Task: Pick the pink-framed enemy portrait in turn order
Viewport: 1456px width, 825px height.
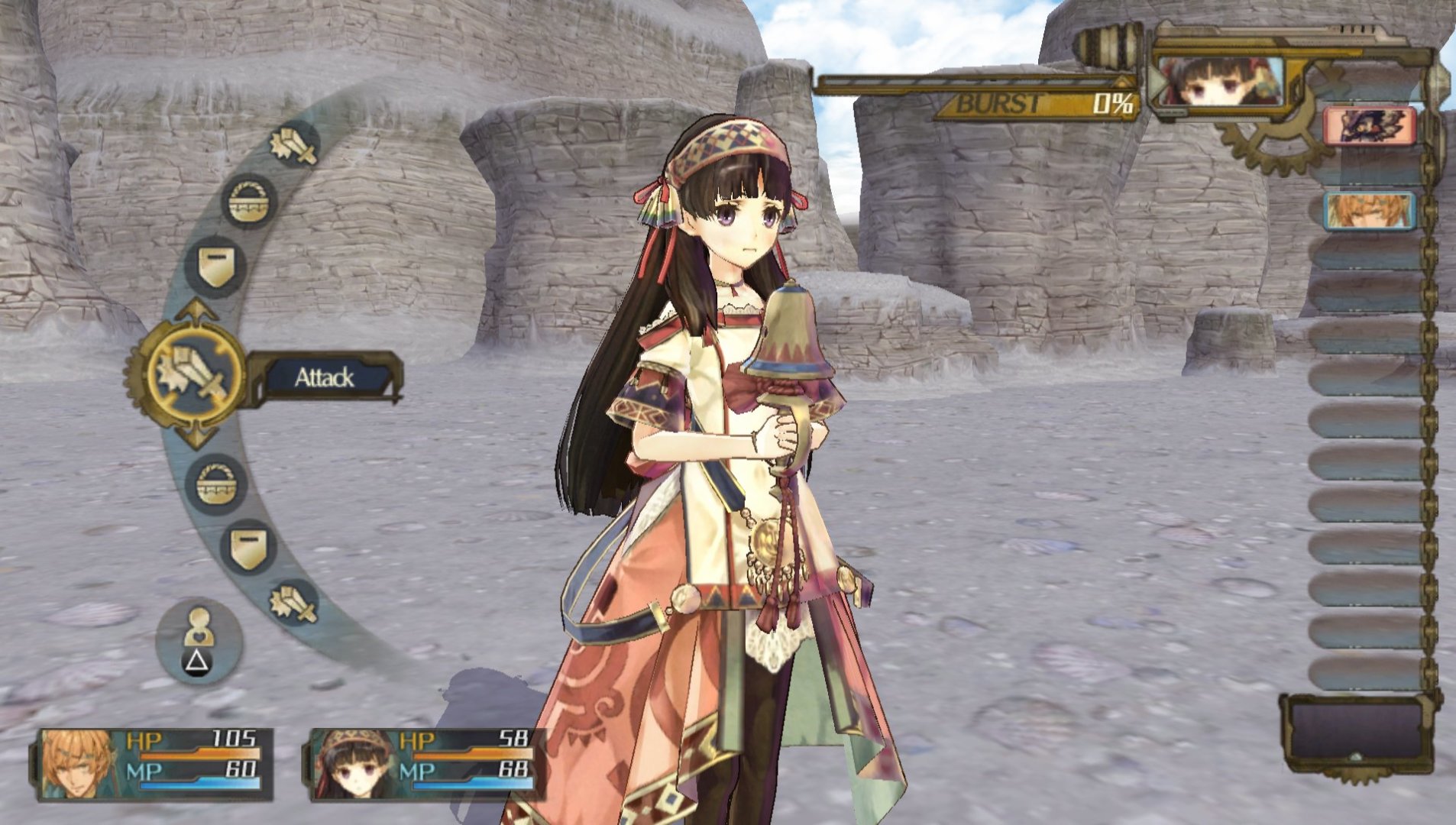Action: pyautogui.click(x=1369, y=126)
